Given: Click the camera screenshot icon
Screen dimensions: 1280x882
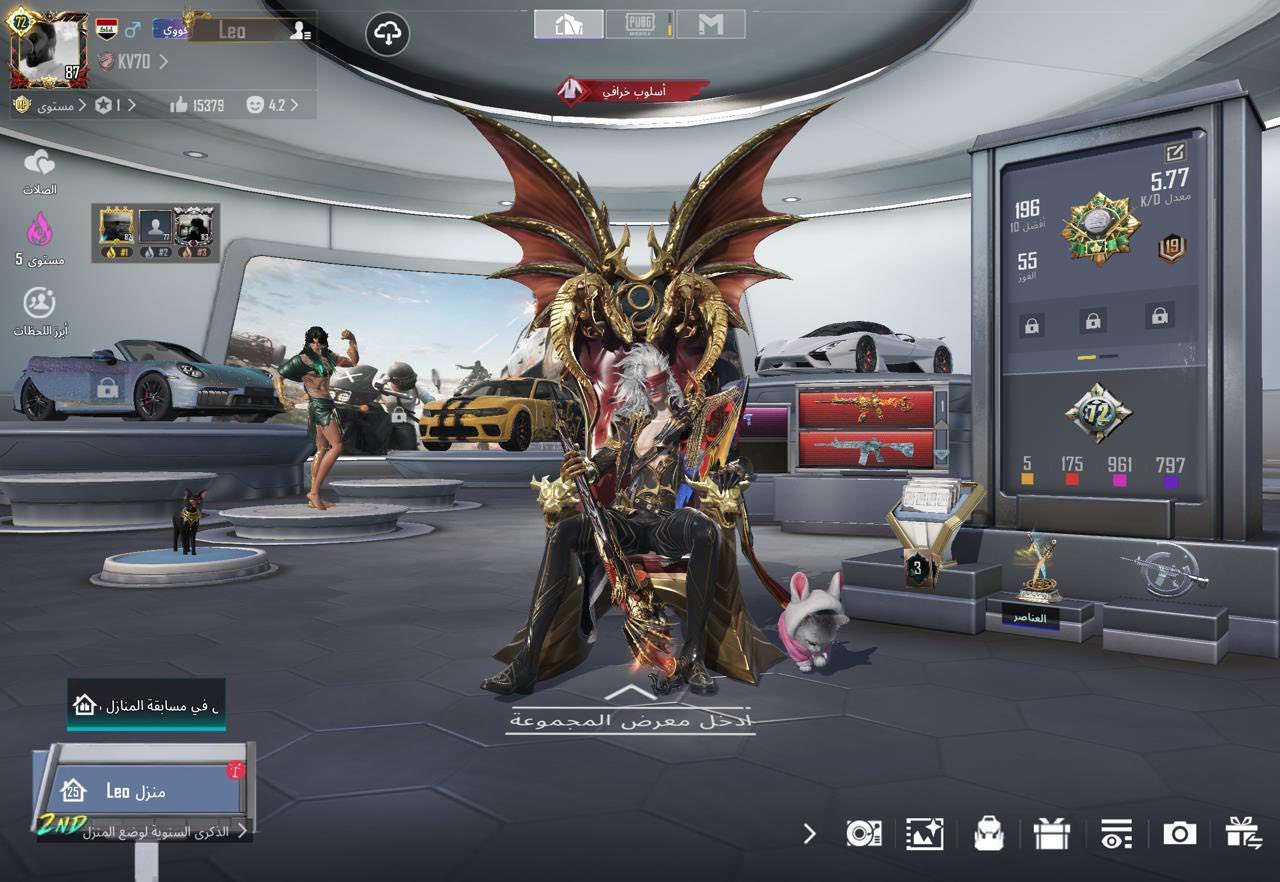Looking at the screenshot, I should pyautogui.click(x=1179, y=833).
